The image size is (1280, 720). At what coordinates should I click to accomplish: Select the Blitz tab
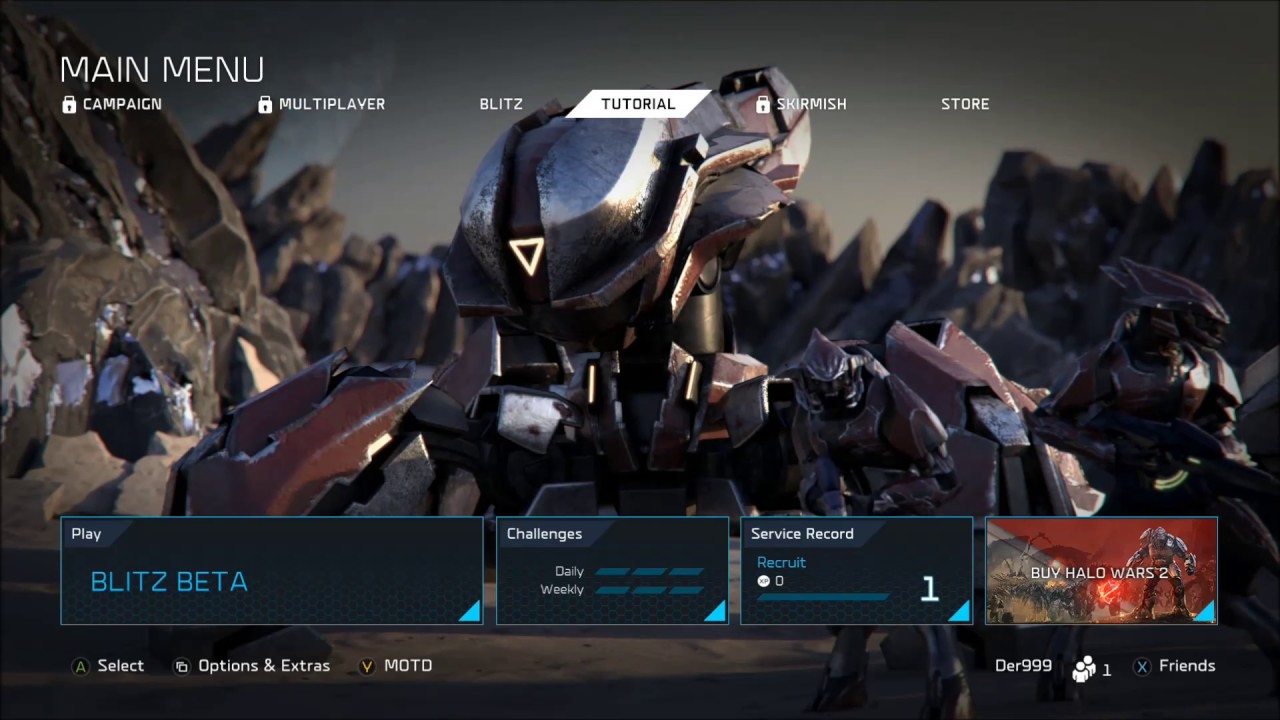click(x=501, y=104)
